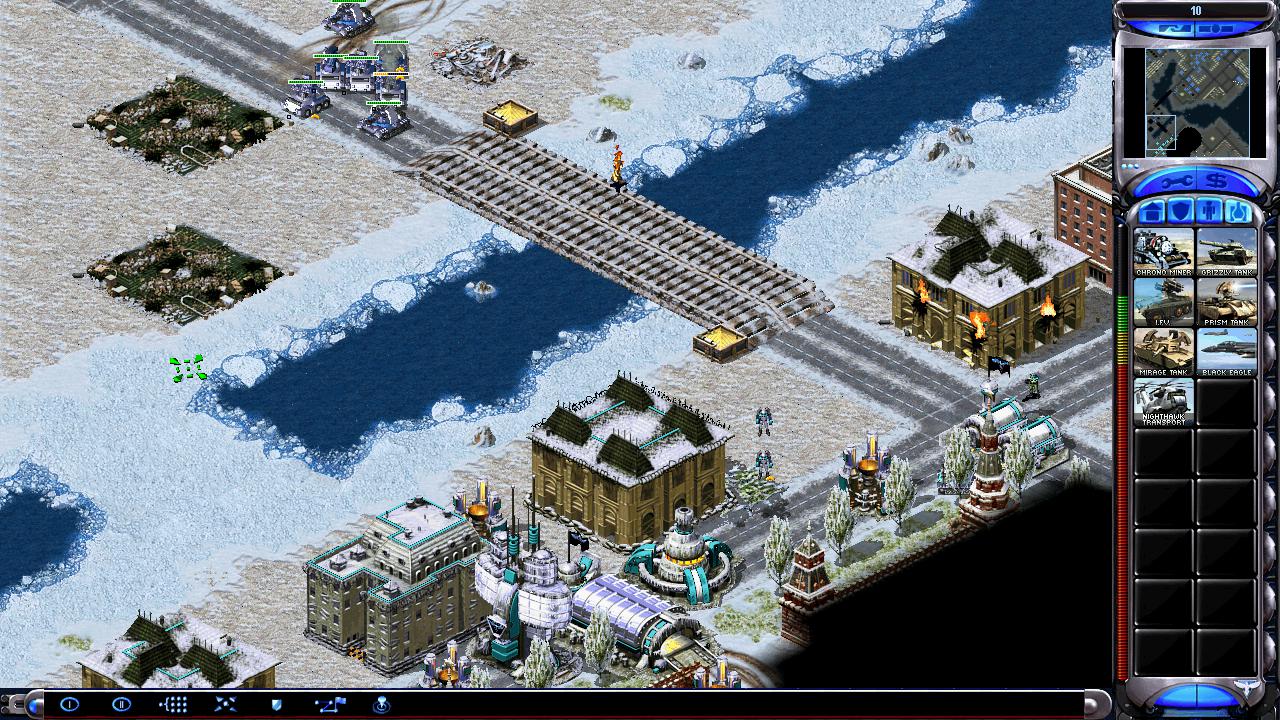
Task: Queue a Chrono Miner for production
Action: point(1164,252)
